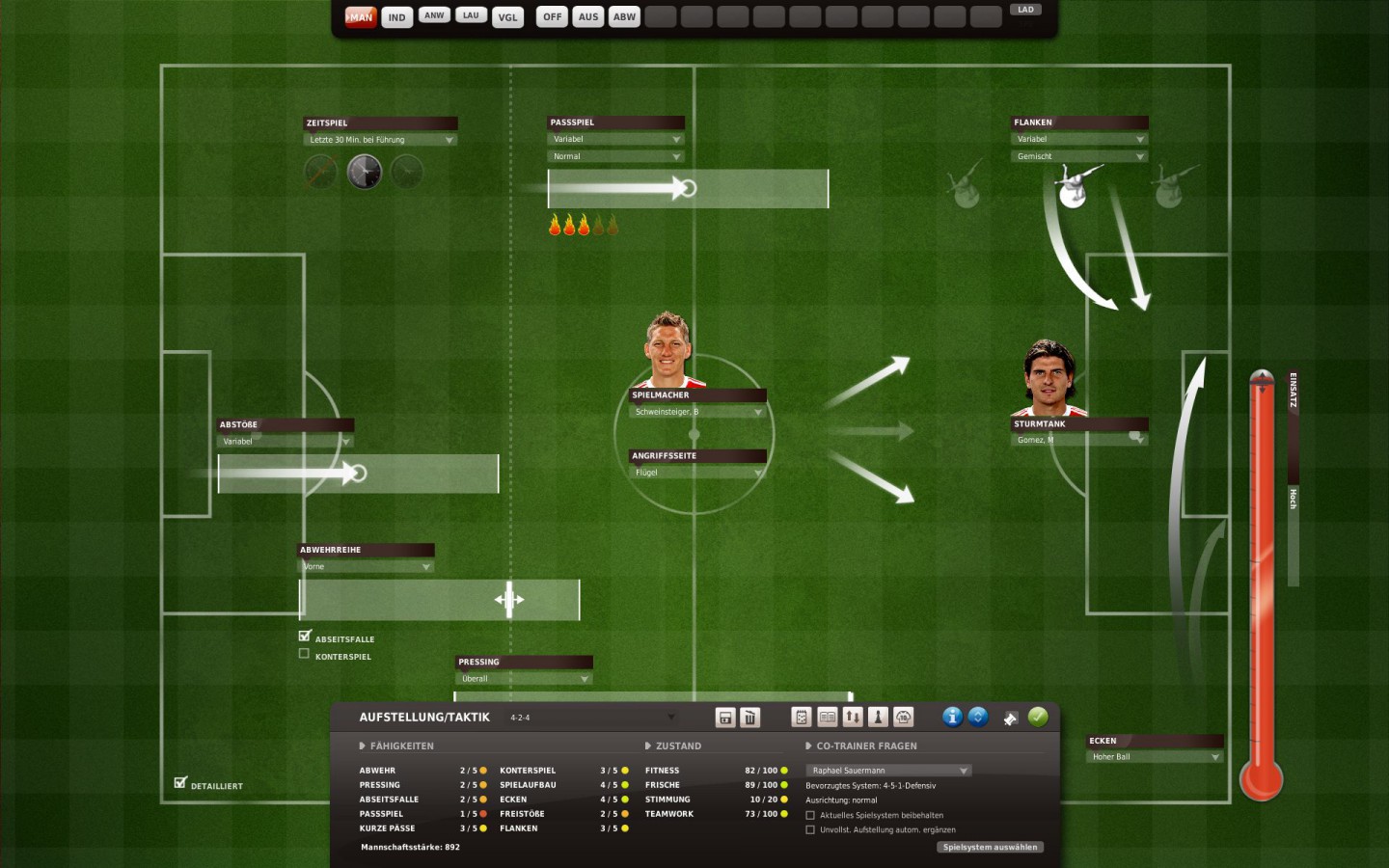This screenshot has height=868, width=1389.
Task: Click the Spielsystem auswählen button
Action: pos(990,847)
